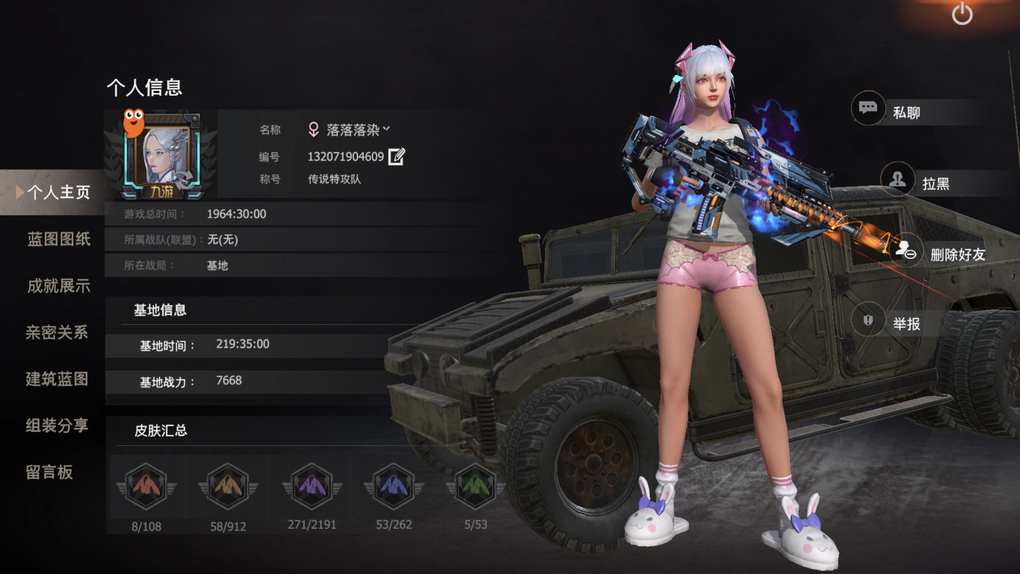Switch to the 组装分享 tab
Screen dimensions: 1020x574
pos(58,425)
